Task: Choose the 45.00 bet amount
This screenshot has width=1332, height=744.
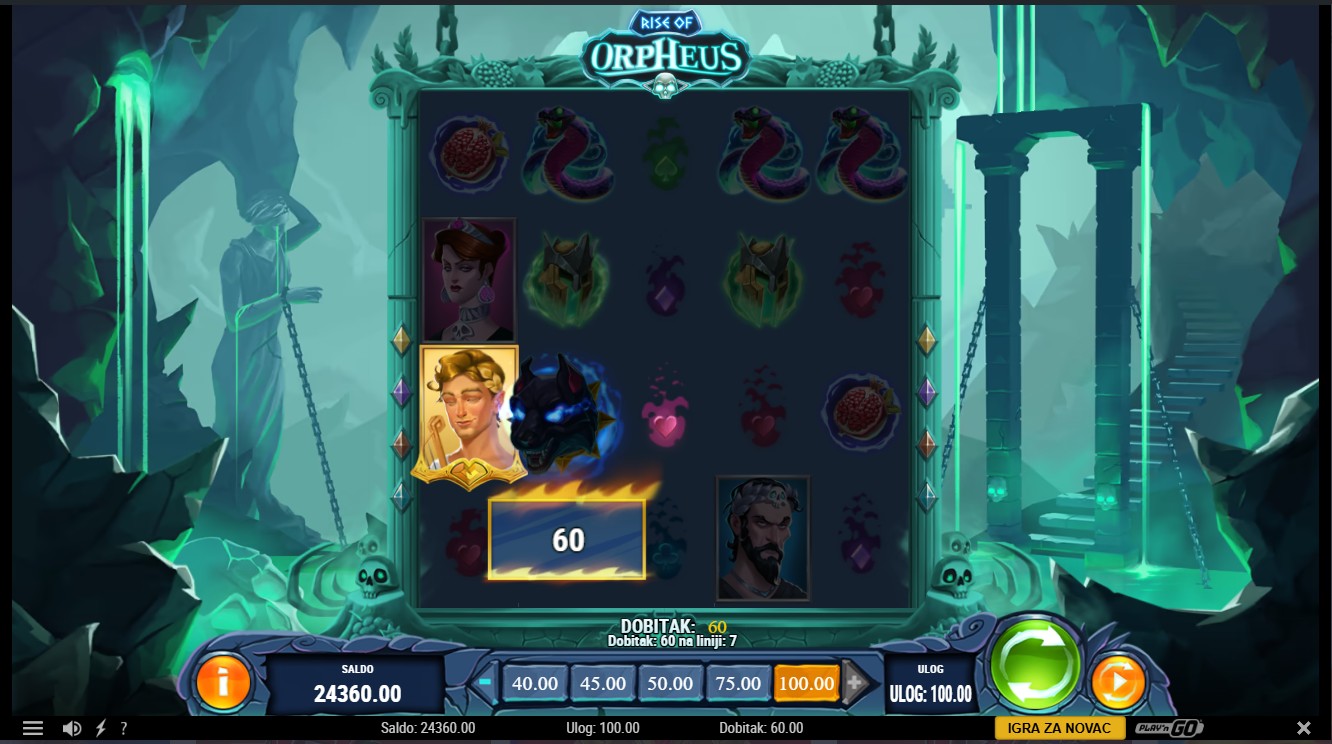Action: [x=603, y=684]
